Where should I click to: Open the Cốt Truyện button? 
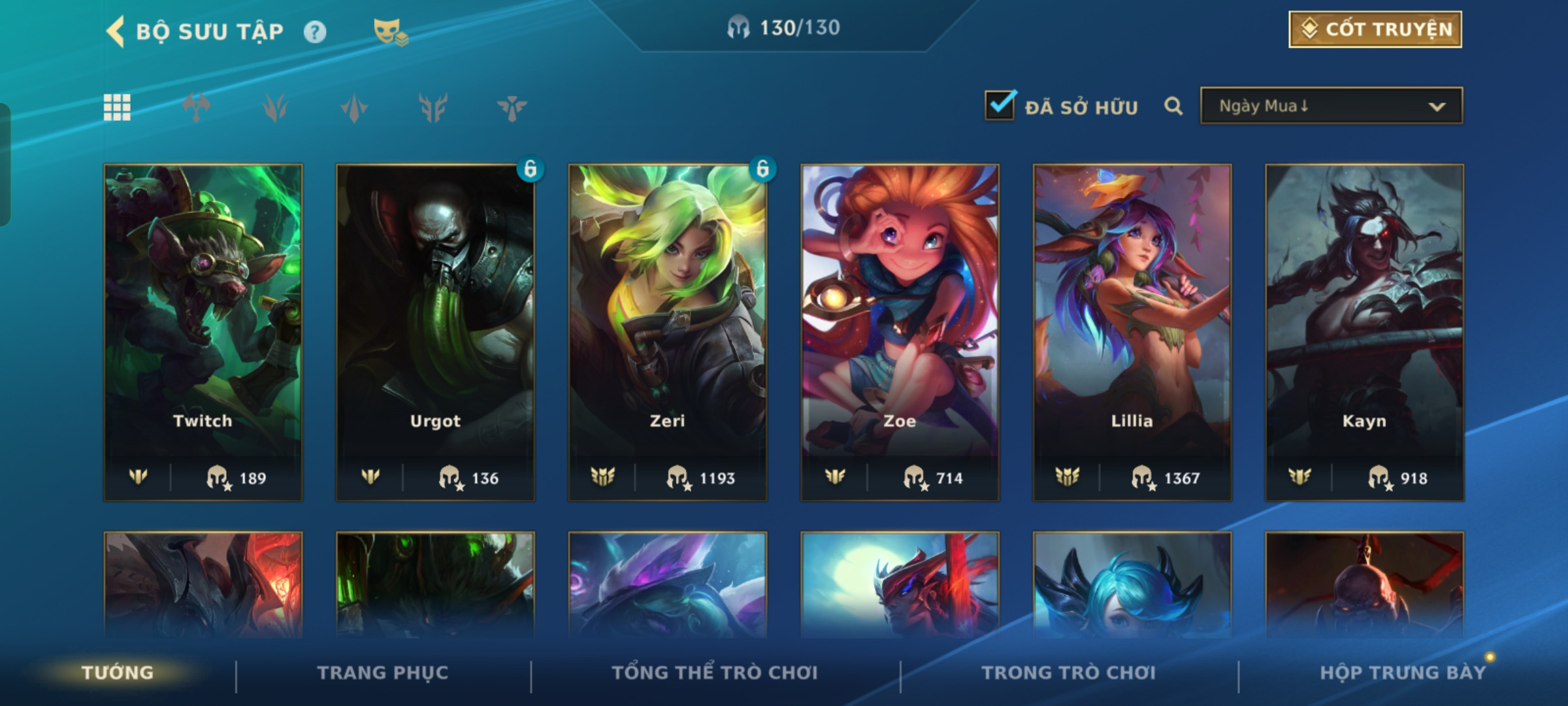[1375, 29]
